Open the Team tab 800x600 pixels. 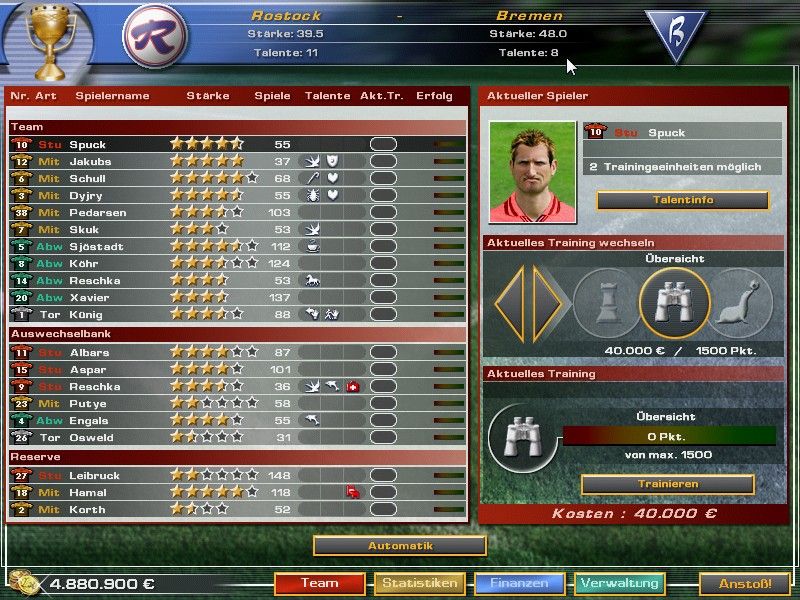click(x=319, y=583)
